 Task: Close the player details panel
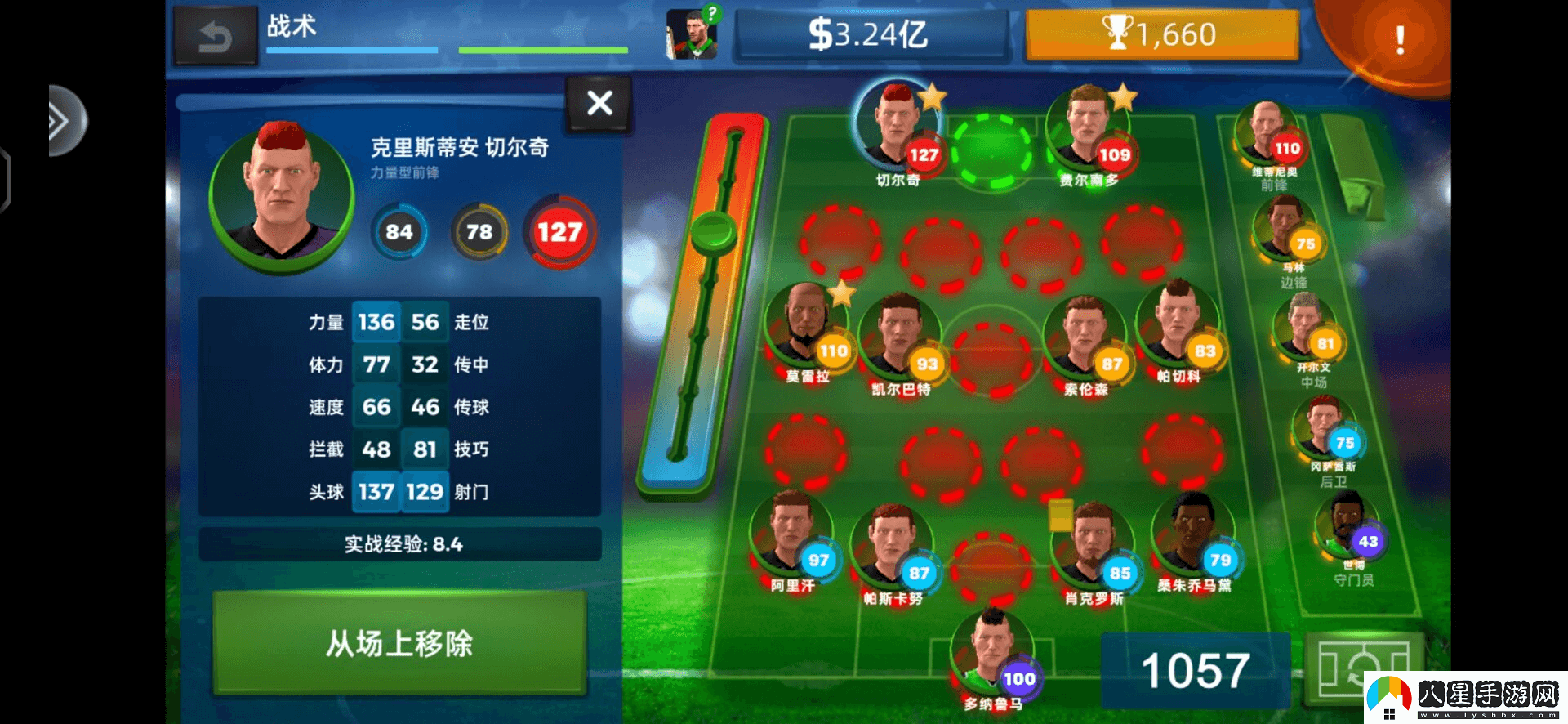click(x=599, y=103)
